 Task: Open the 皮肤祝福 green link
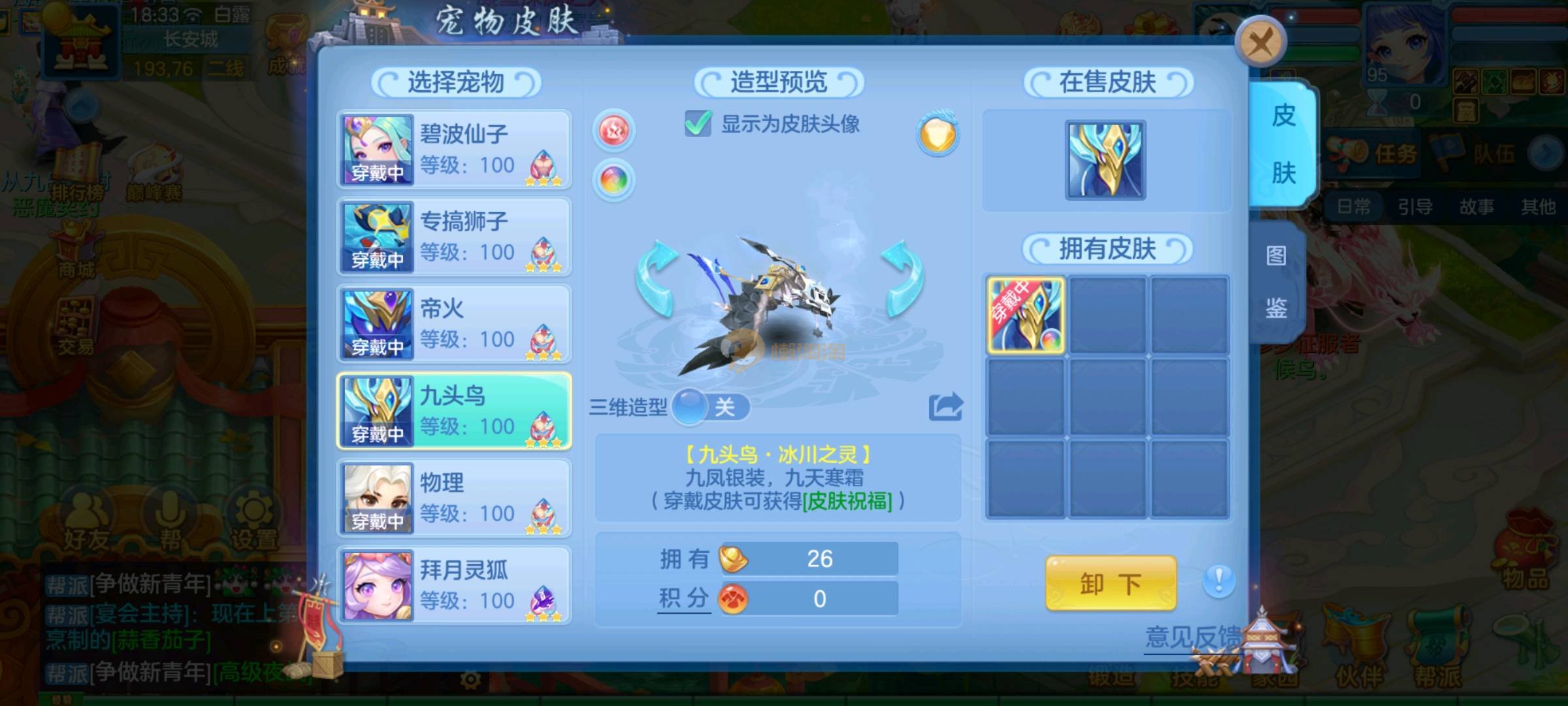click(847, 501)
